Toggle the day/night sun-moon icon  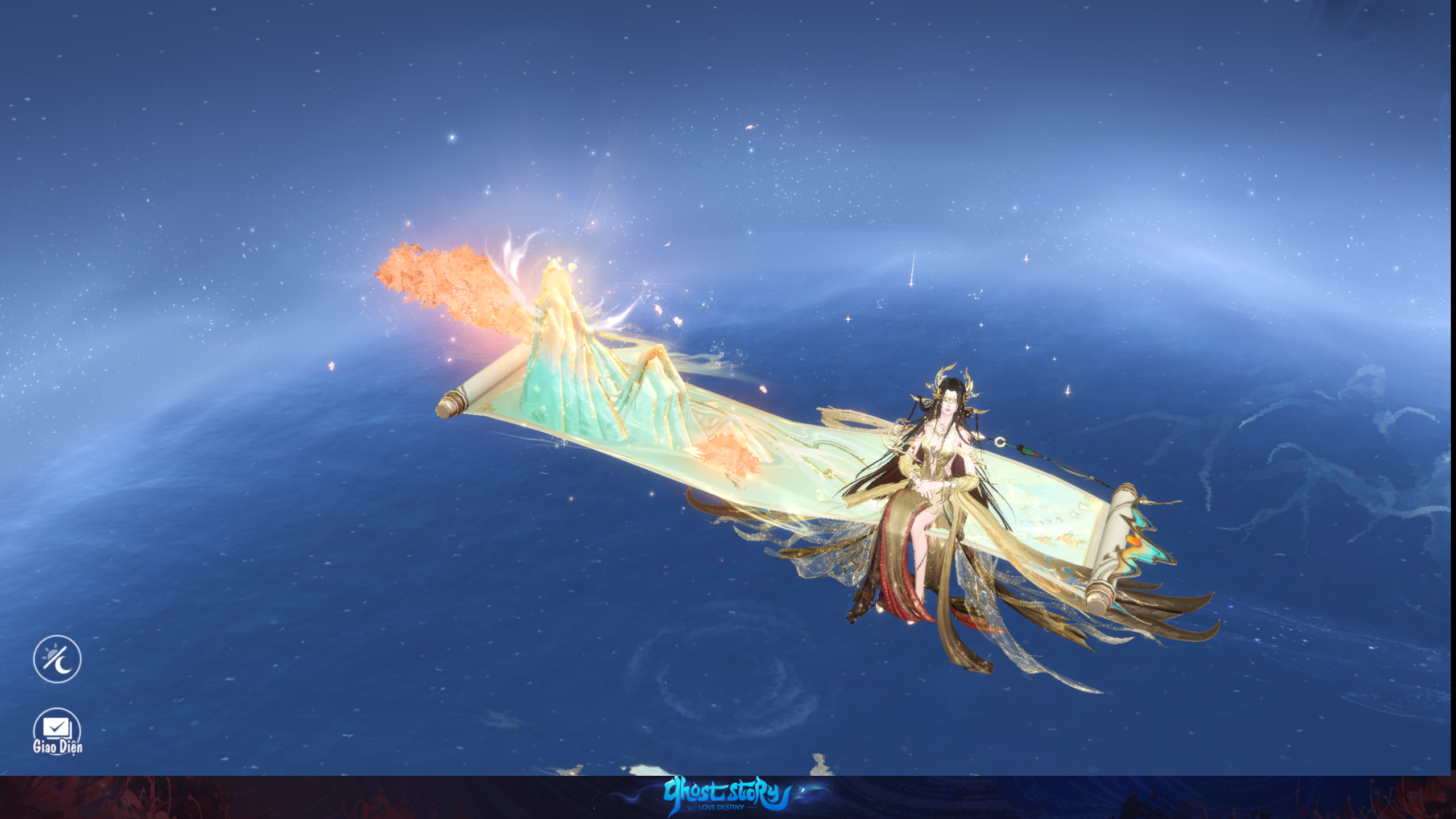(57, 659)
